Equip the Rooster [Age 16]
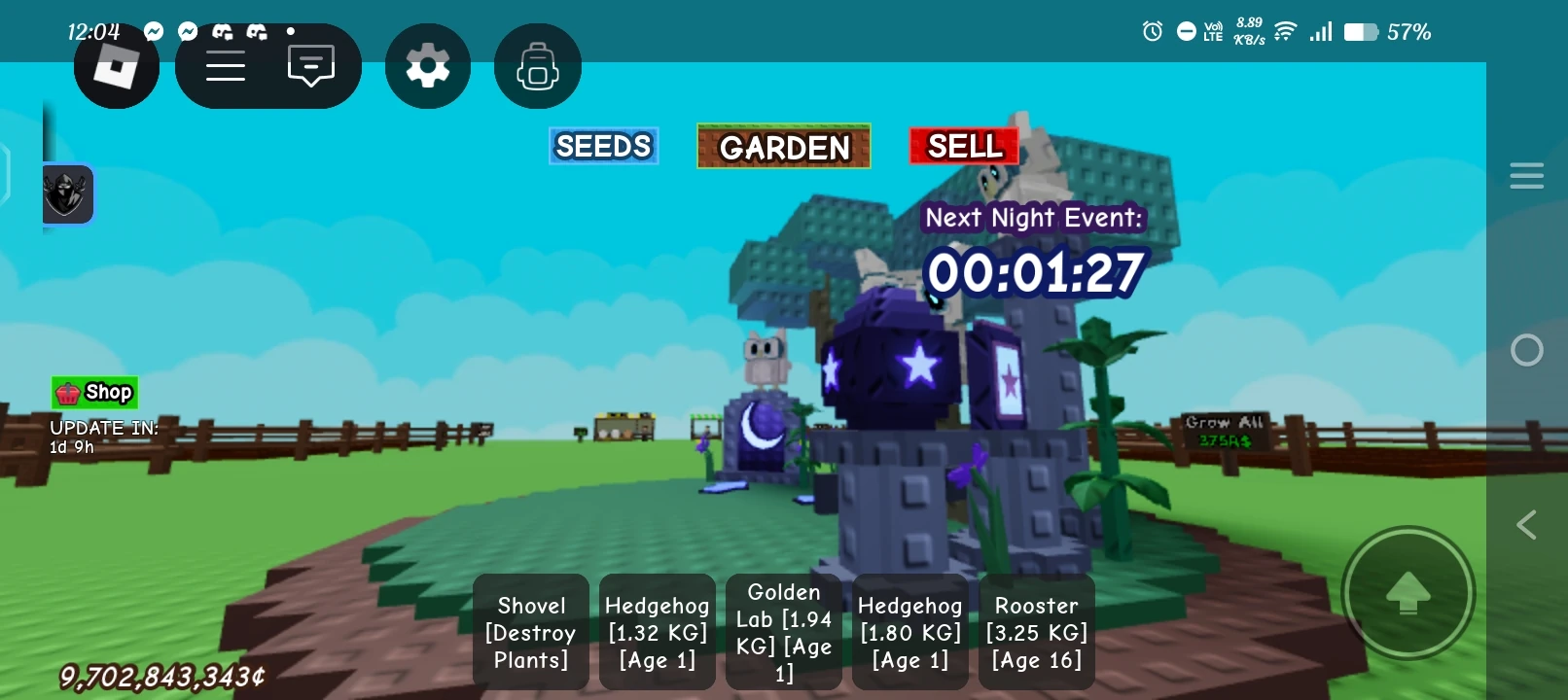This screenshot has height=700, width=1568. point(1036,632)
